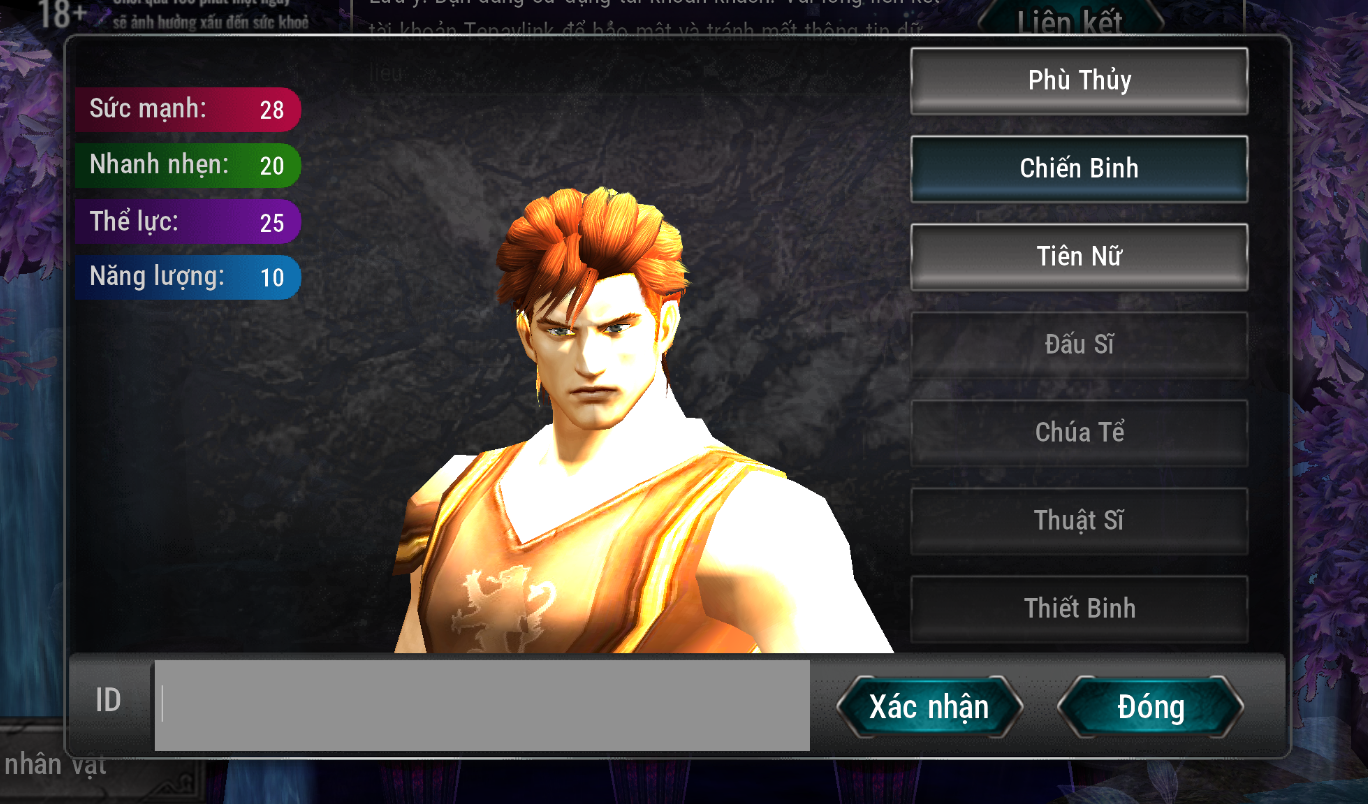Click the ID name input field
The width and height of the screenshot is (1368, 804).
(482, 705)
